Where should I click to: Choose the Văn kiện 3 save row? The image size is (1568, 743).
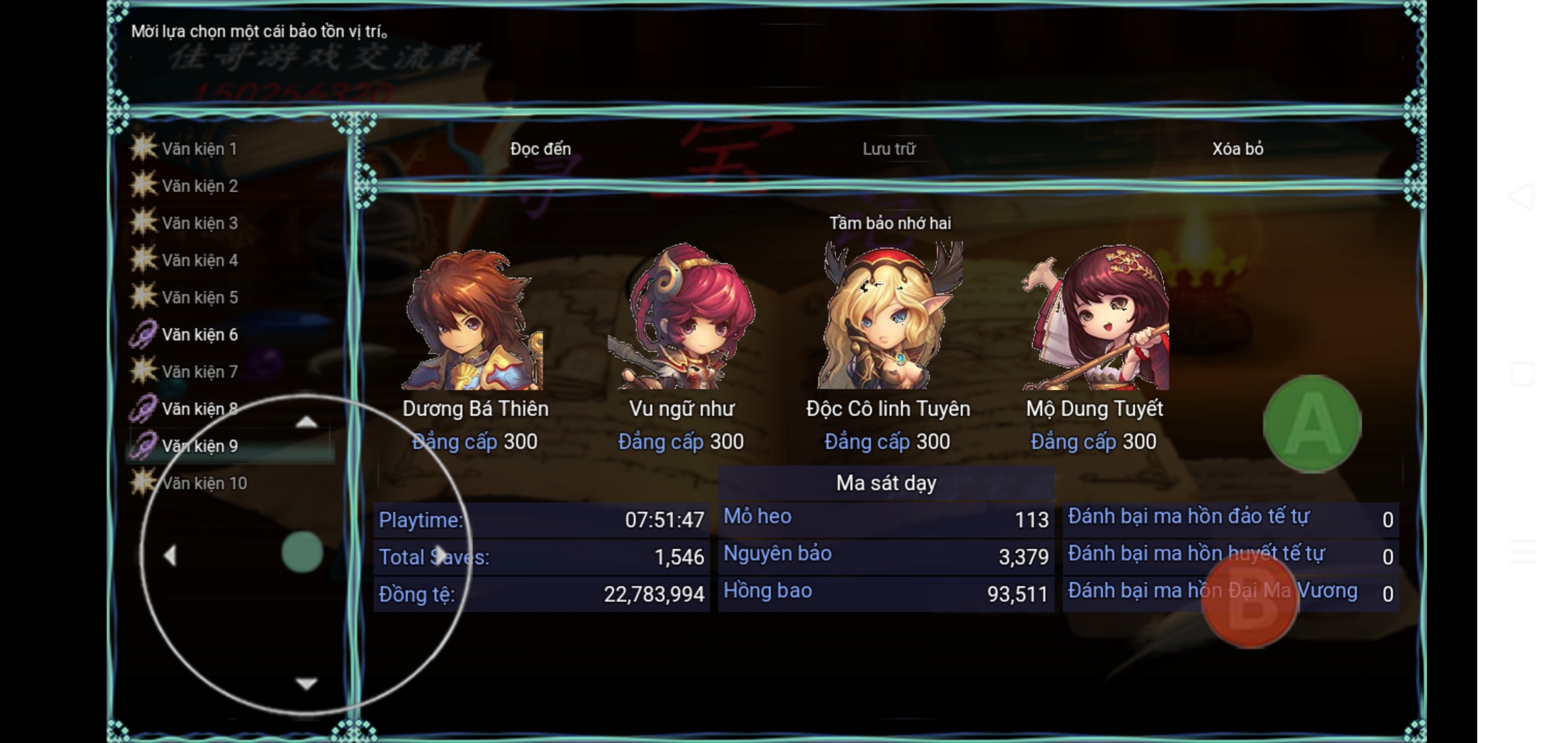tap(199, 223)
